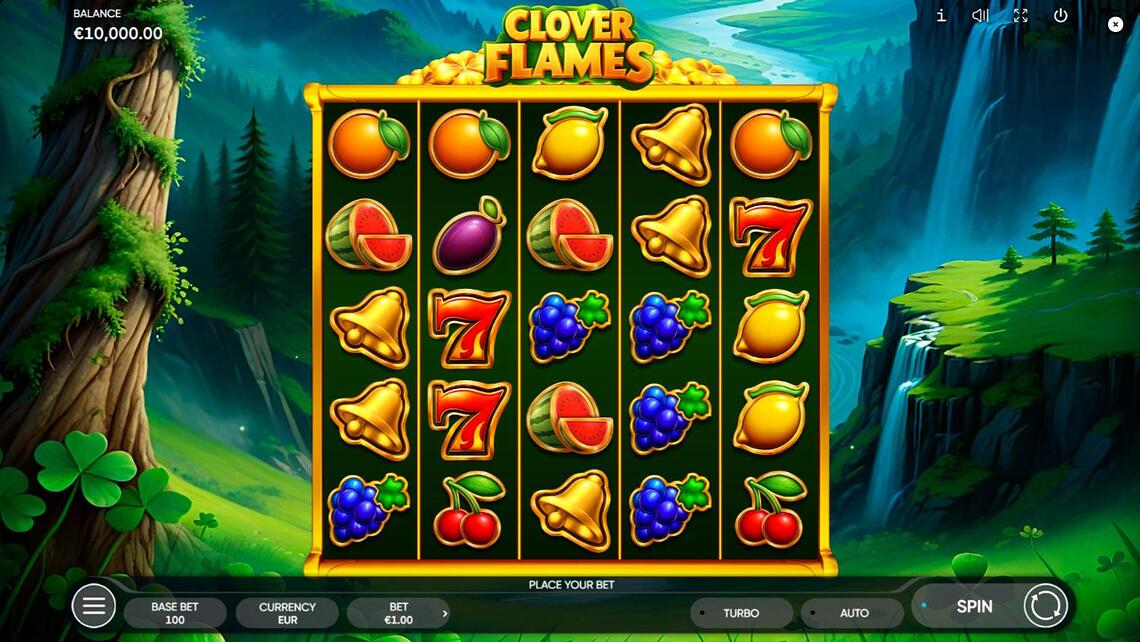This screenshot has height=642, width=1140.
Task: Switch to fullscreen mode
Action: pos(1020,16)
